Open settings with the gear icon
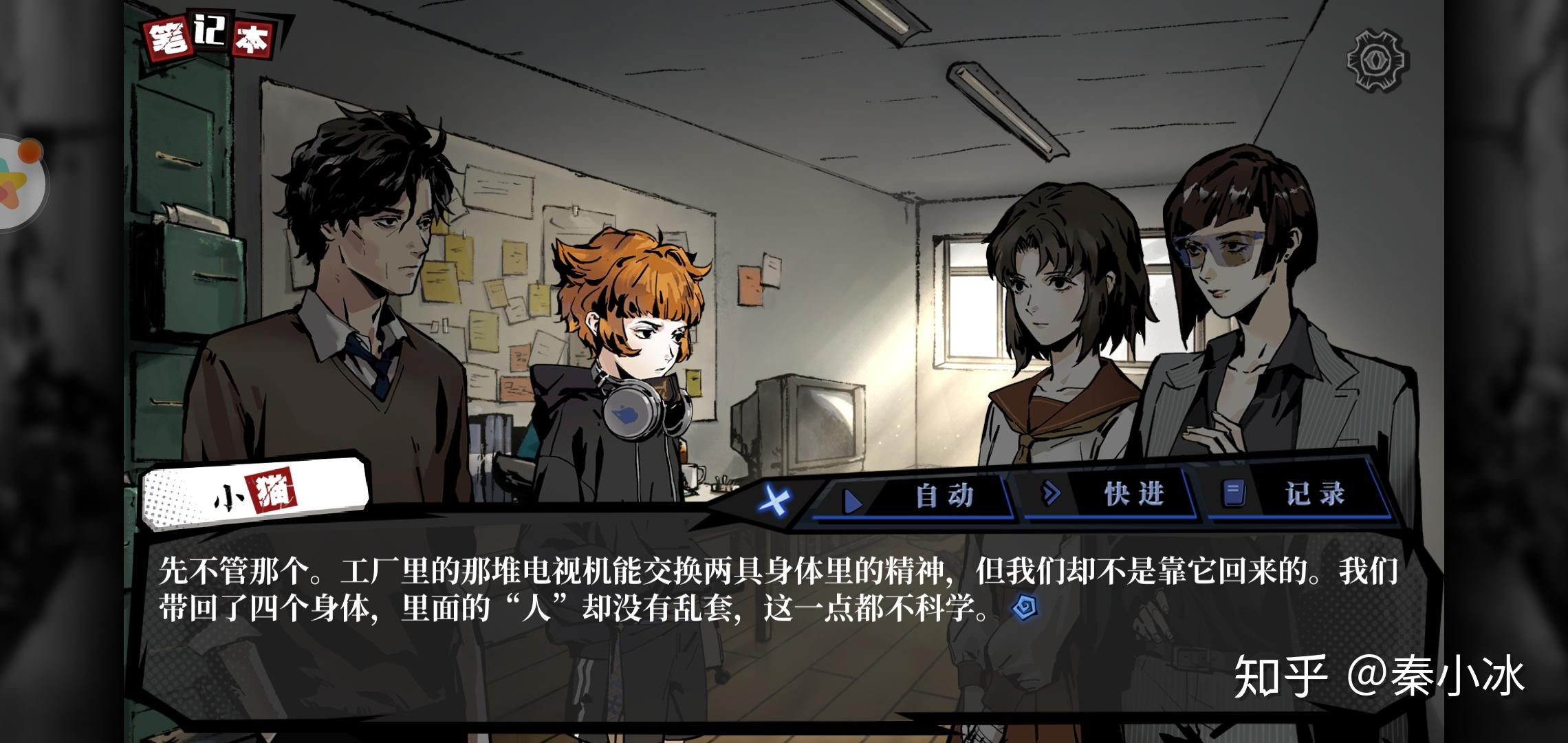This screenshot has height=743, width=1568. pos(1377,60)
